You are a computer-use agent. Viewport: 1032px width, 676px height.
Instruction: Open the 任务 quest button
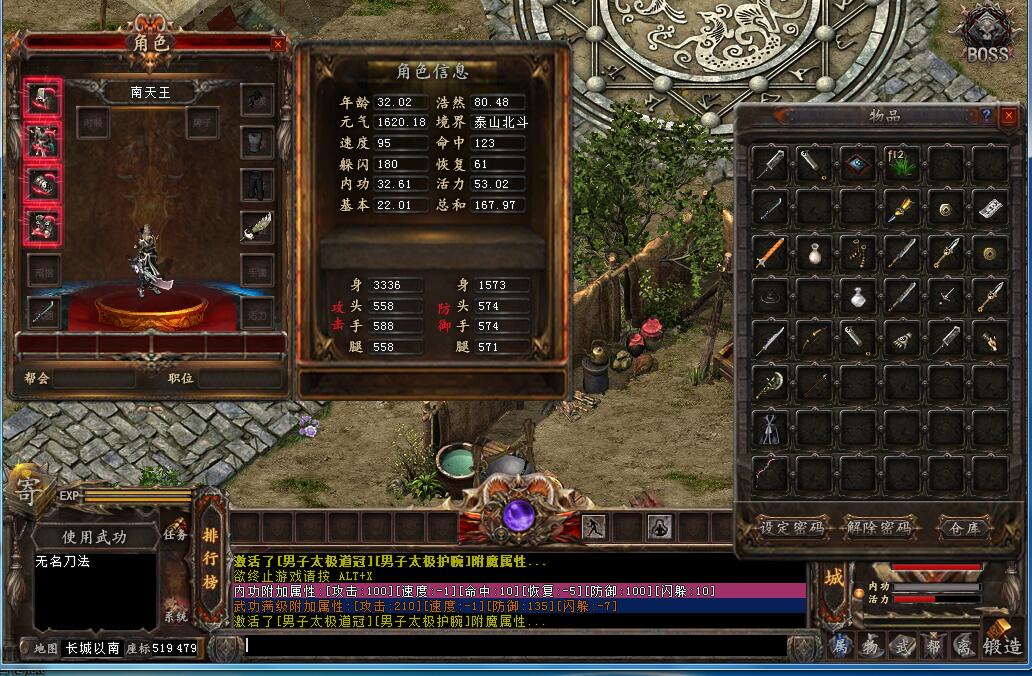click(176, 533)
